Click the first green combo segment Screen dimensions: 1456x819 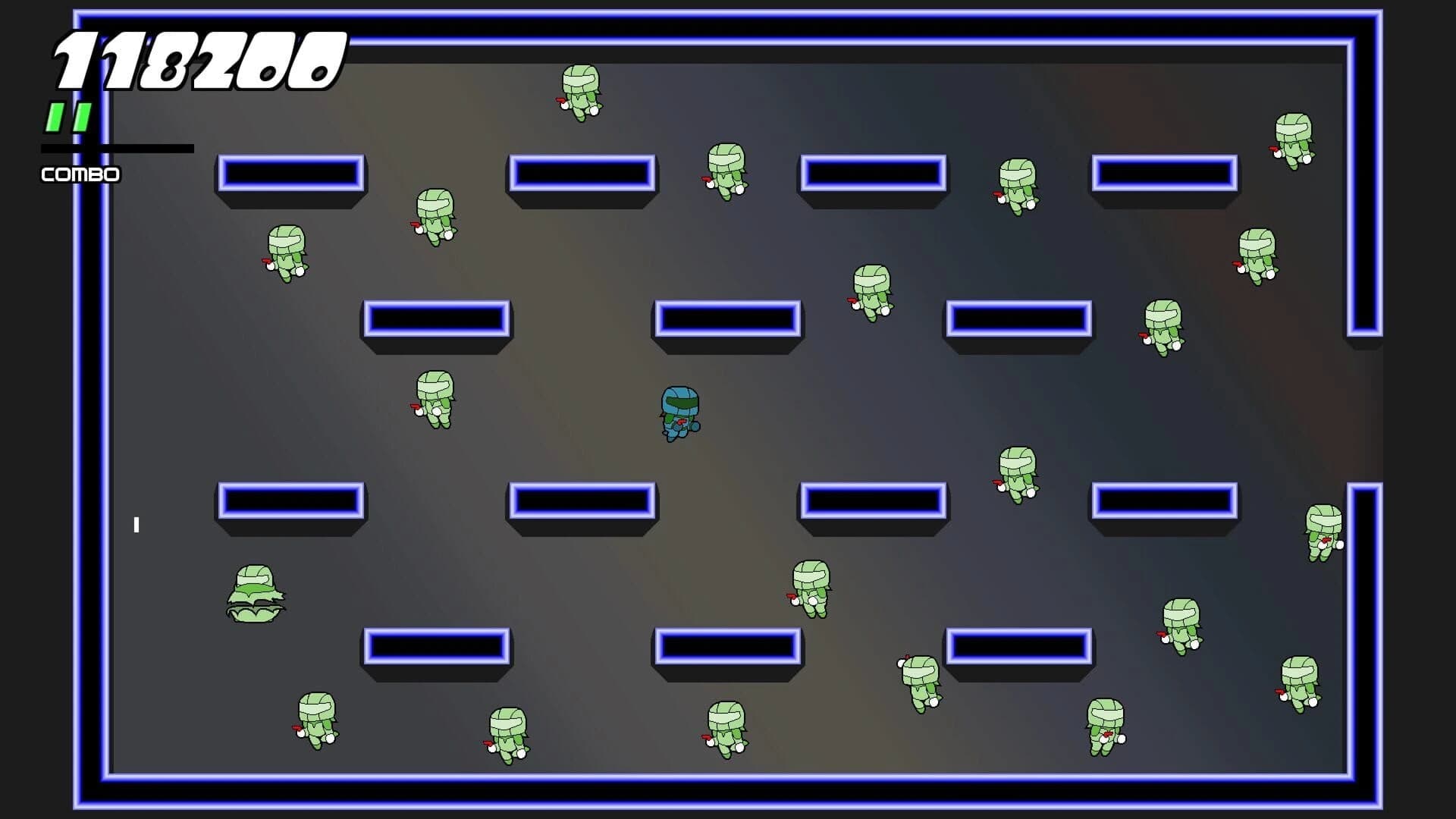tap(55, 118)
